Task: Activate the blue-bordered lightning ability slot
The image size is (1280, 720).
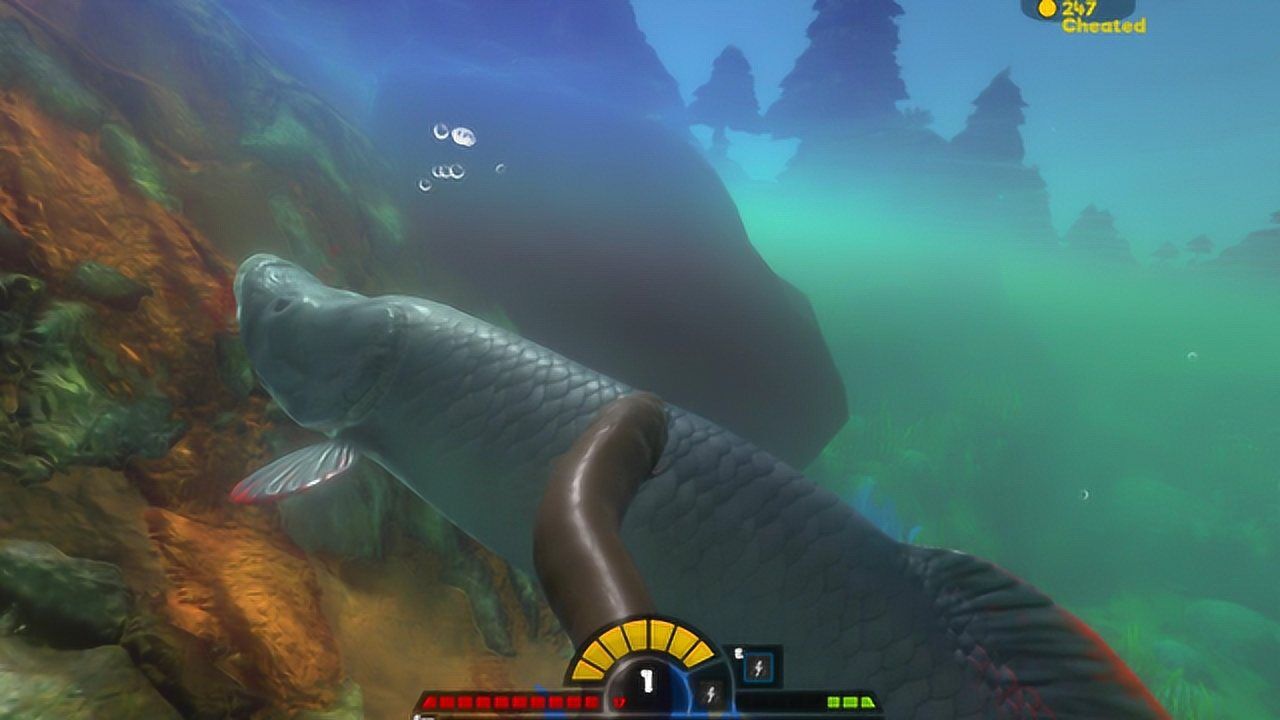Action: point(758,667)
